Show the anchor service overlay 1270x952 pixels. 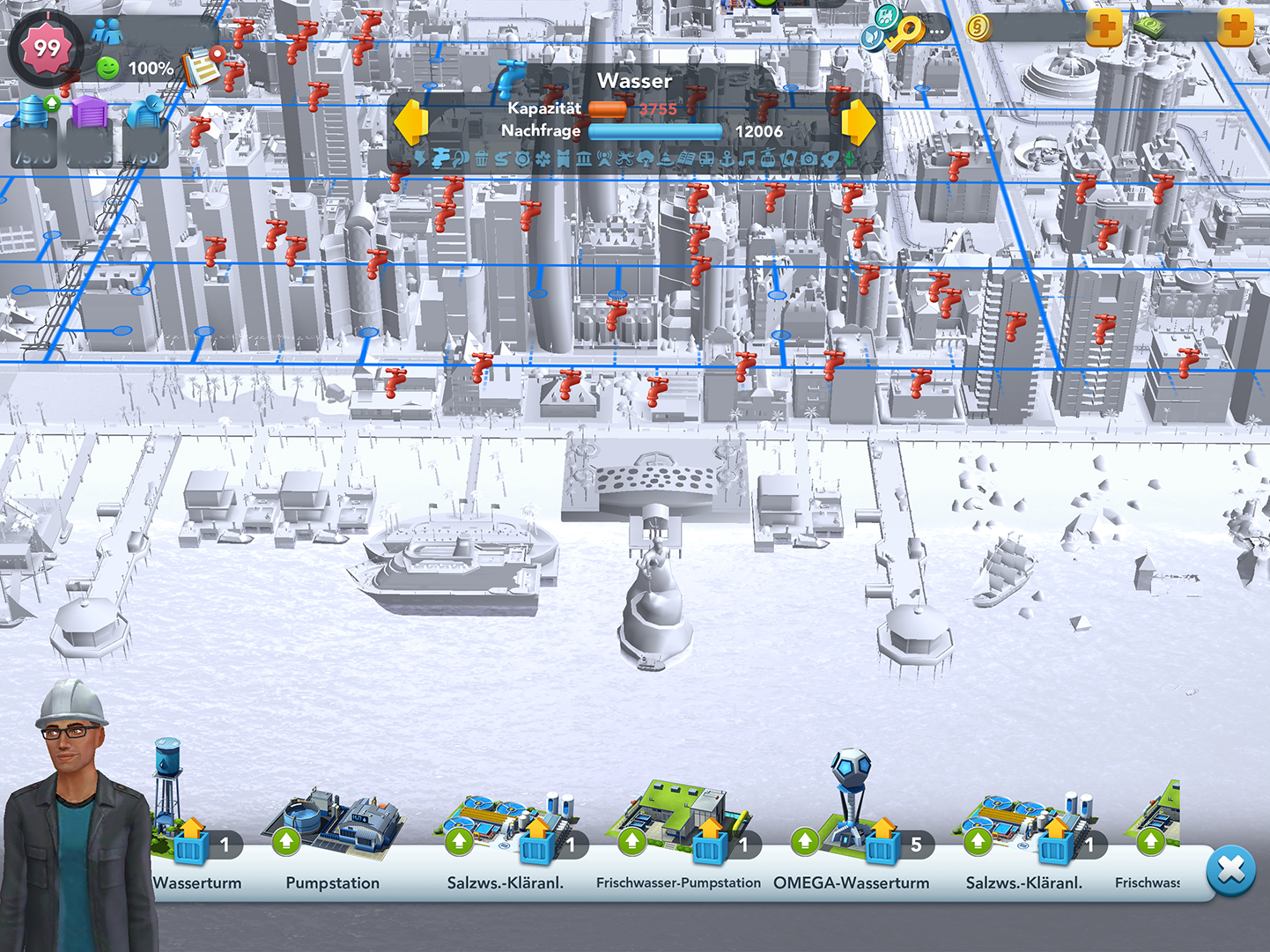coord(727,159)
